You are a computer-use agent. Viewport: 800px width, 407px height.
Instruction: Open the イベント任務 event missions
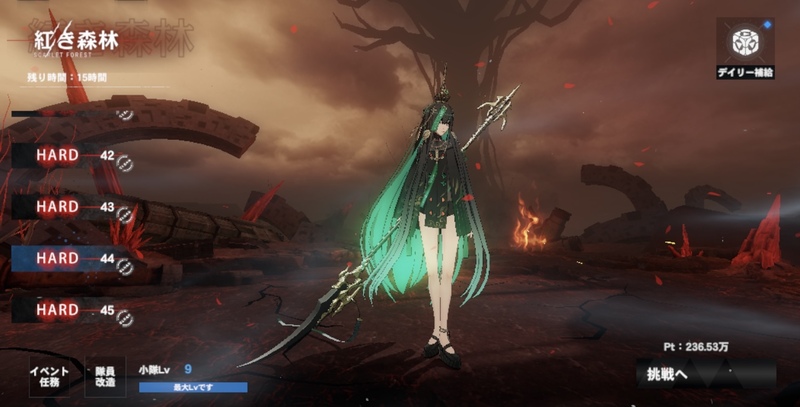click(x=48, y=377)
